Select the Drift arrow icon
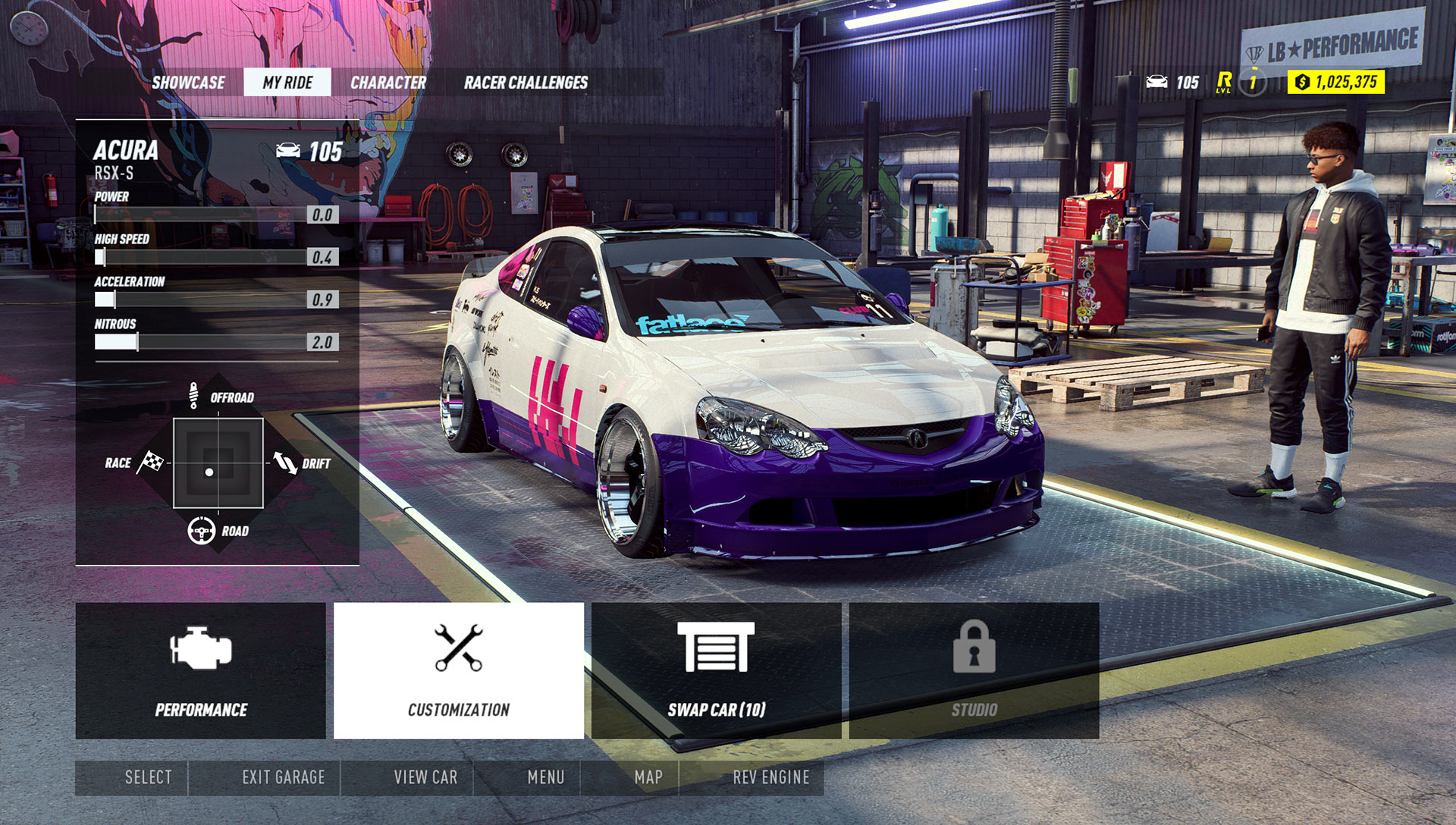Viewport: 1456px width, 825px height. 285,463
